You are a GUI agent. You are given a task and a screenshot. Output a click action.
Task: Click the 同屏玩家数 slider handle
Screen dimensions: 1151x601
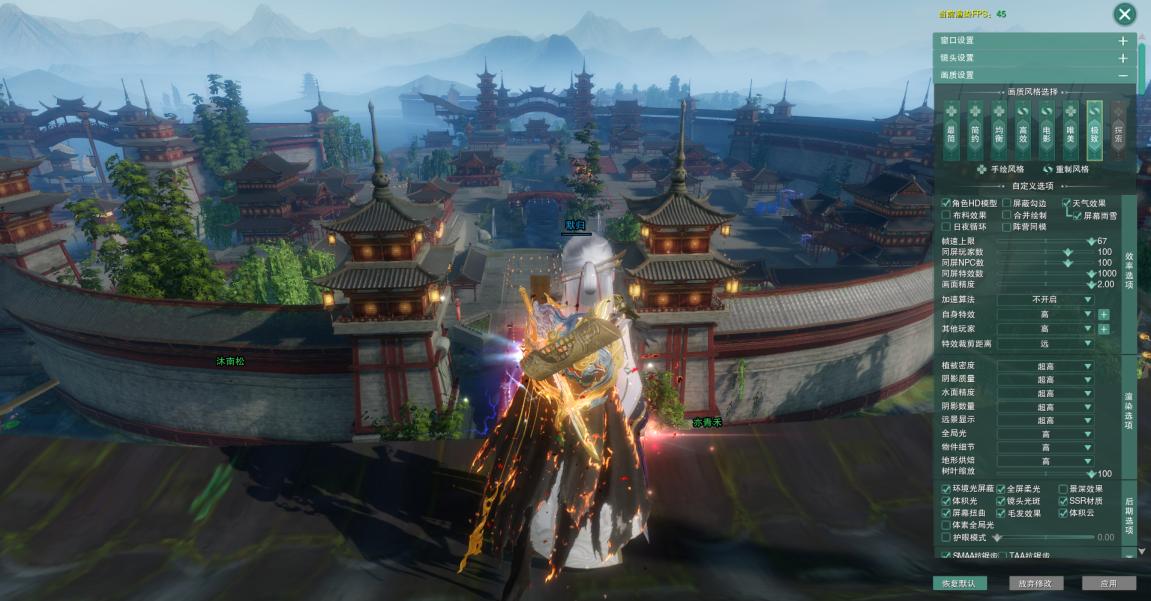[x=1067, y=252]
